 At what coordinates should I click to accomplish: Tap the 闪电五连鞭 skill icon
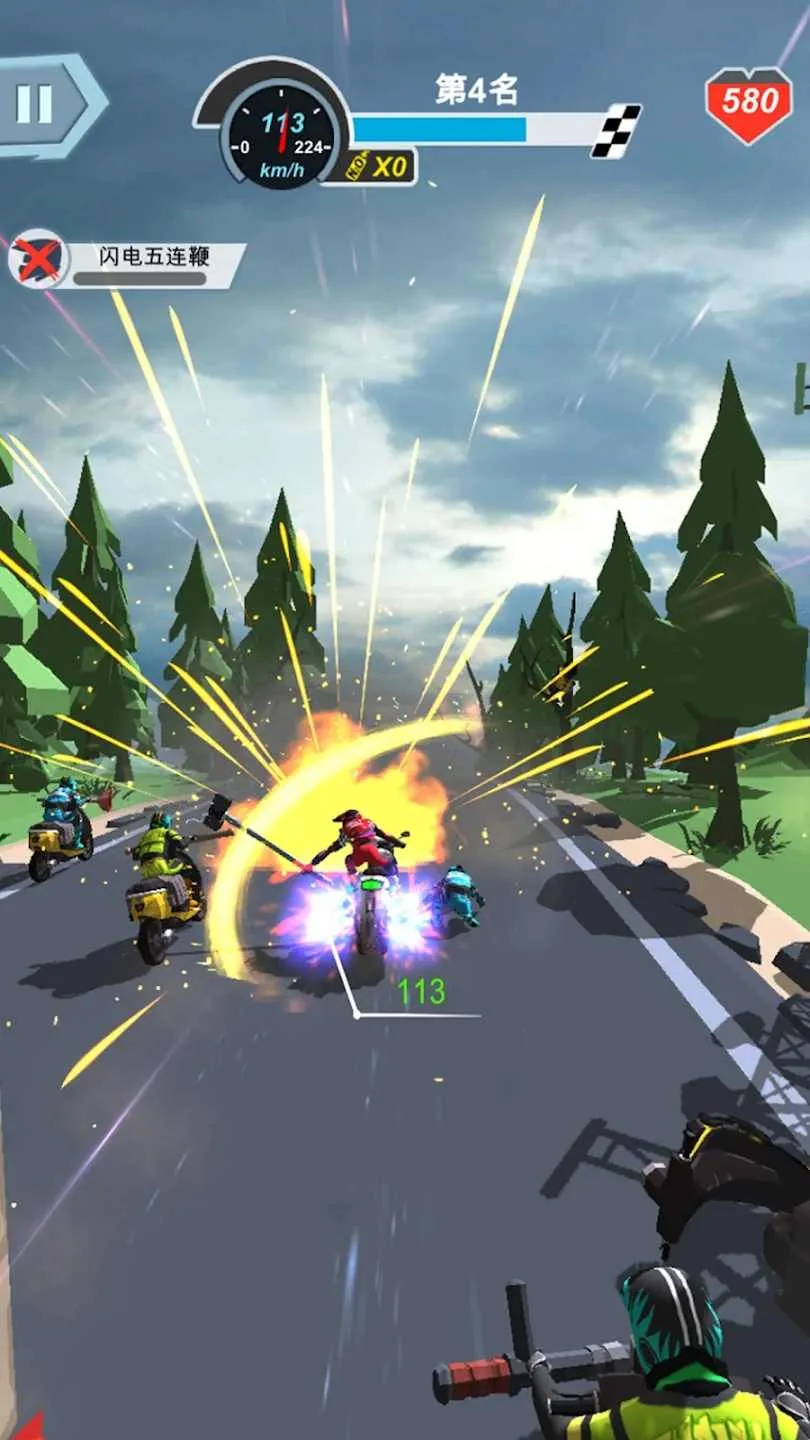37,259
